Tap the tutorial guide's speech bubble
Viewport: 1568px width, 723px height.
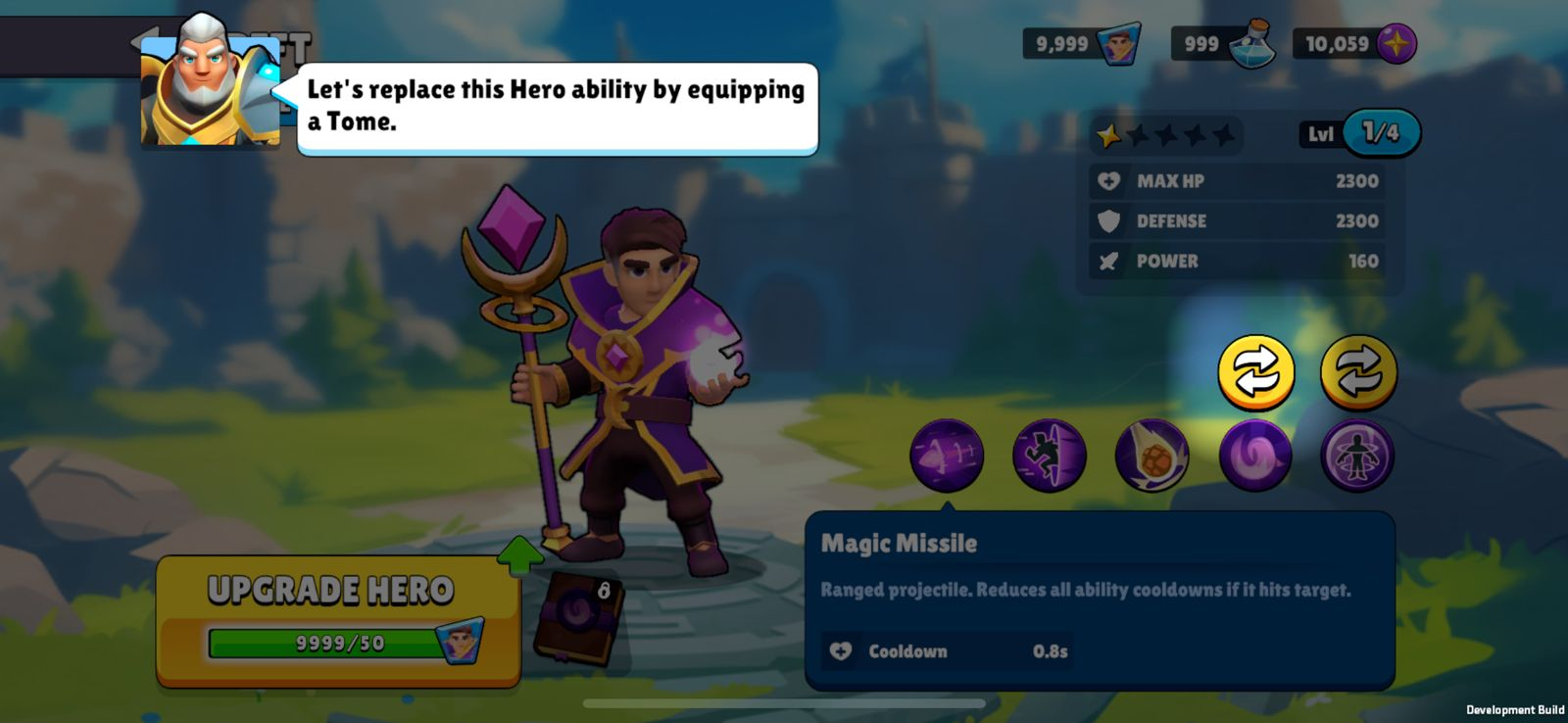pos(557,108)
